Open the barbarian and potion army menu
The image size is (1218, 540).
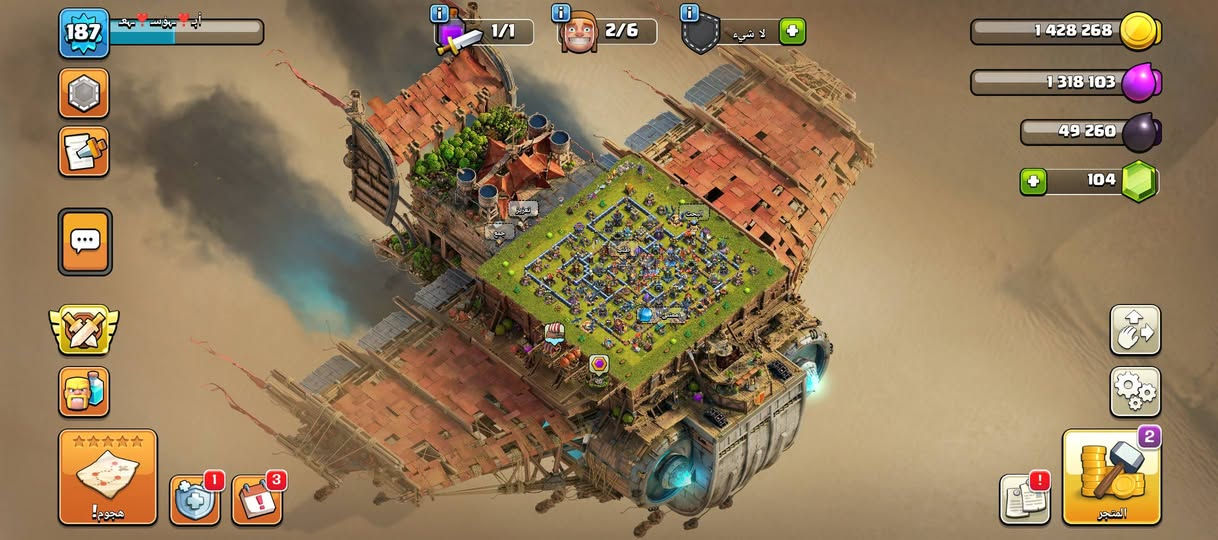coord(84,391)
